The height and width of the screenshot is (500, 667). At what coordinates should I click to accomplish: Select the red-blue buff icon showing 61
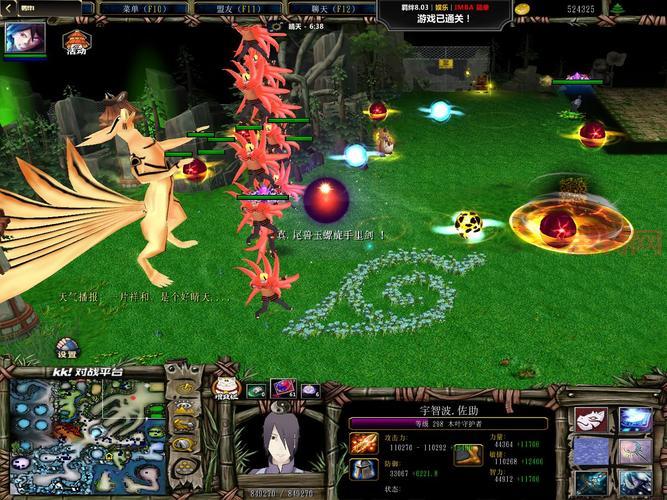(282, 390)
